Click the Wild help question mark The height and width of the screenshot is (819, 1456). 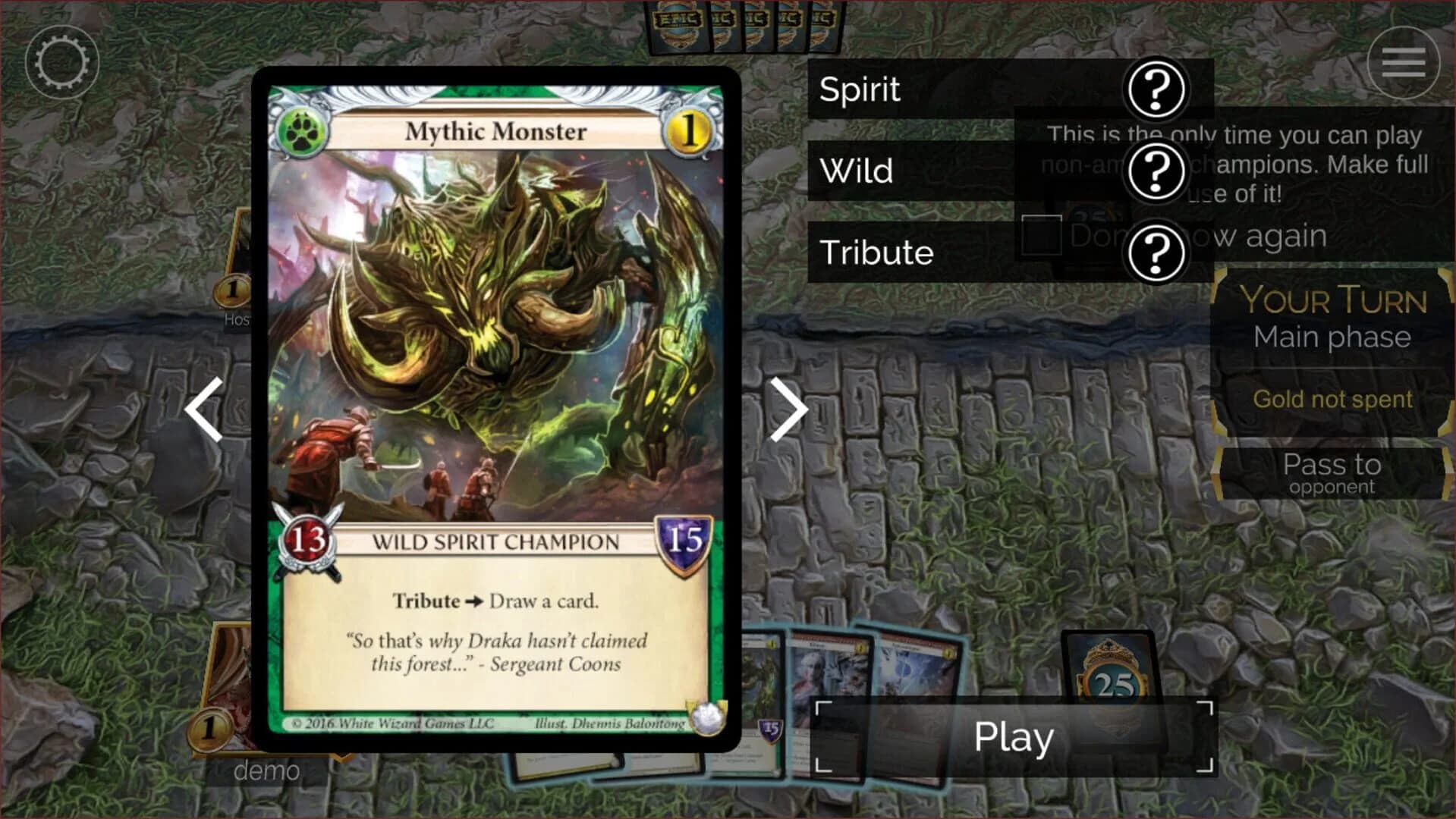coord(1156,171)
